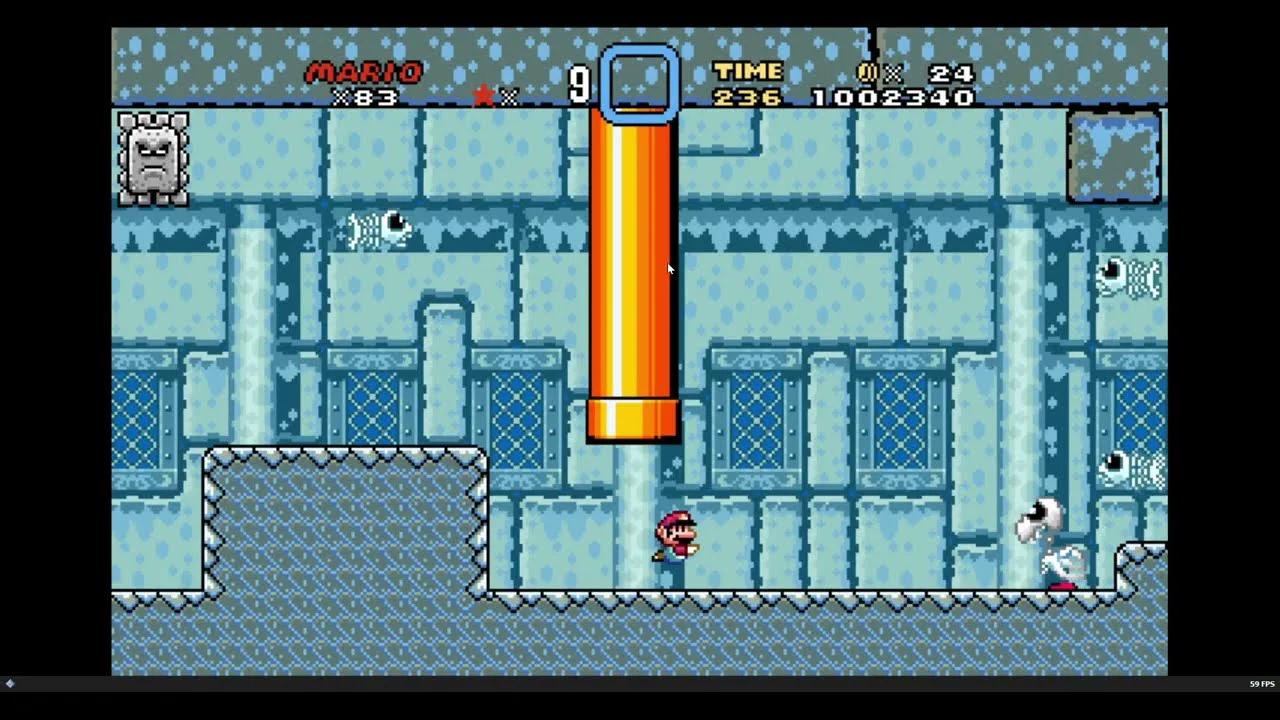Select the TIME label in the HUD
The image size is (1280, 720).
748,70
